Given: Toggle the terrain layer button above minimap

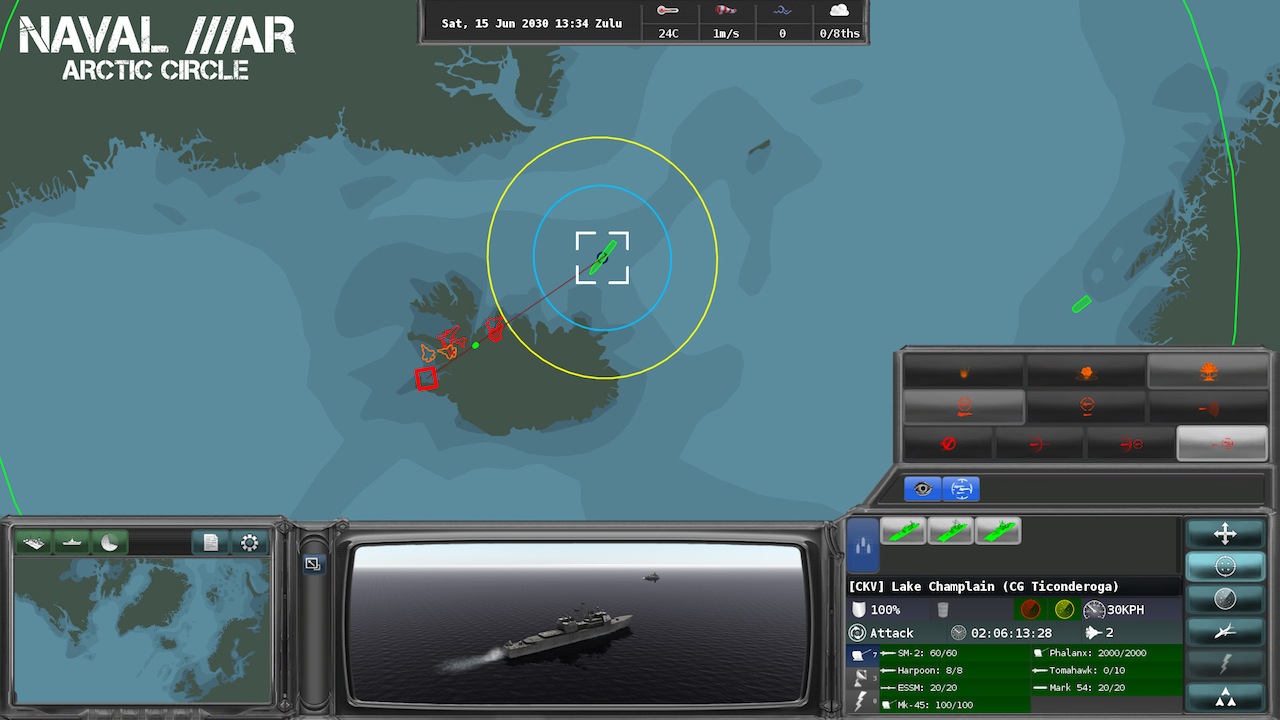Looking at the screenshot, I should pyautogui.click(x=34, y=542).
